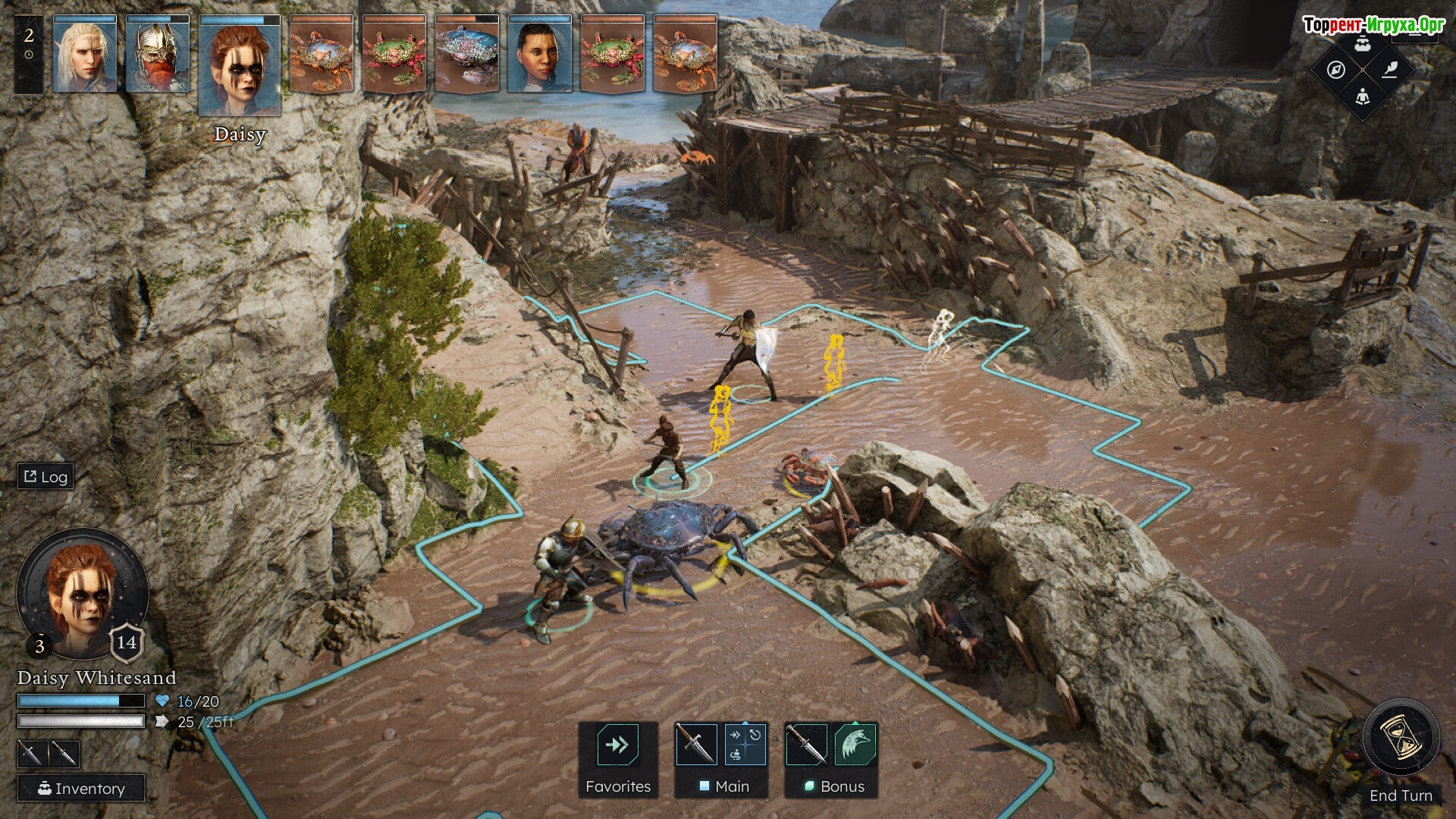Open the Main common actions grid
The image size is (1456, 819).
745,745
